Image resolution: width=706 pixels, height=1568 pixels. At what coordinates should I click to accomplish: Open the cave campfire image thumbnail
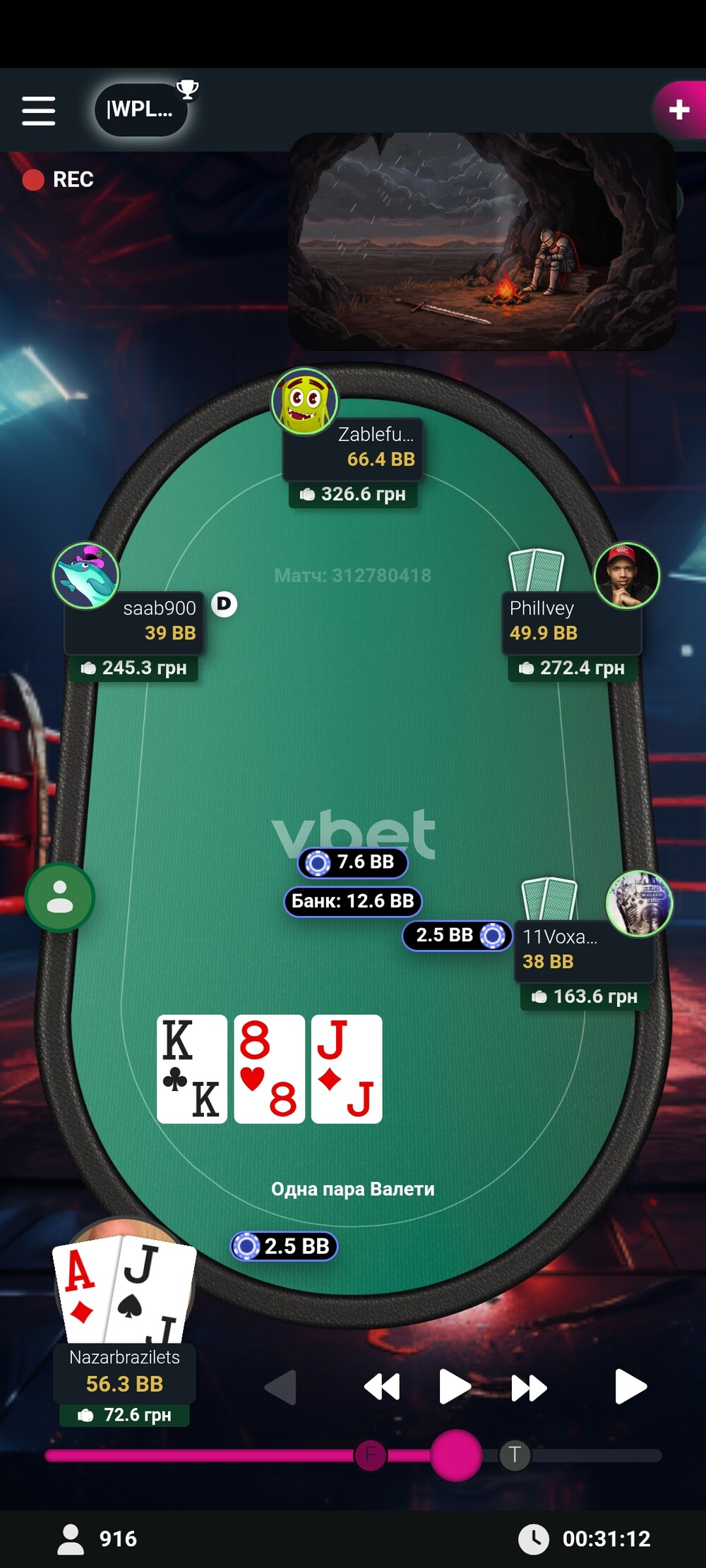pyautogui.click(x=481, y=241)
